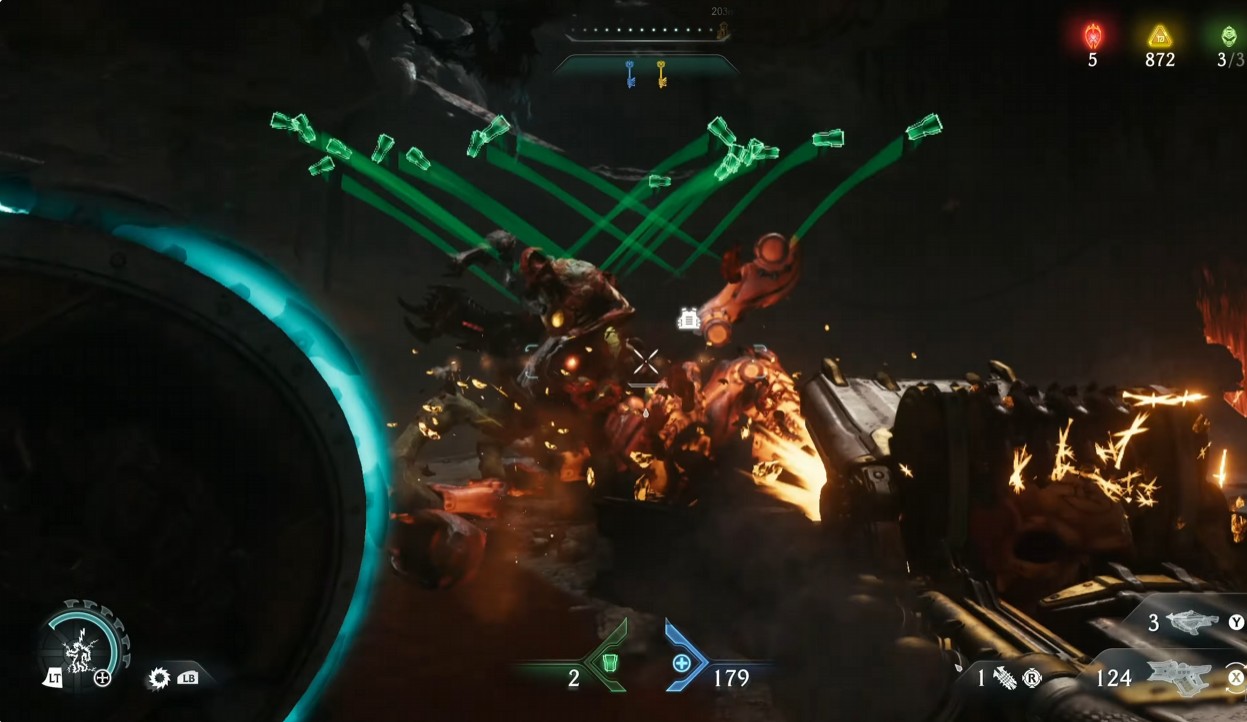Select the gold triangle currency icon
1247x722 pixels.
1159,37
